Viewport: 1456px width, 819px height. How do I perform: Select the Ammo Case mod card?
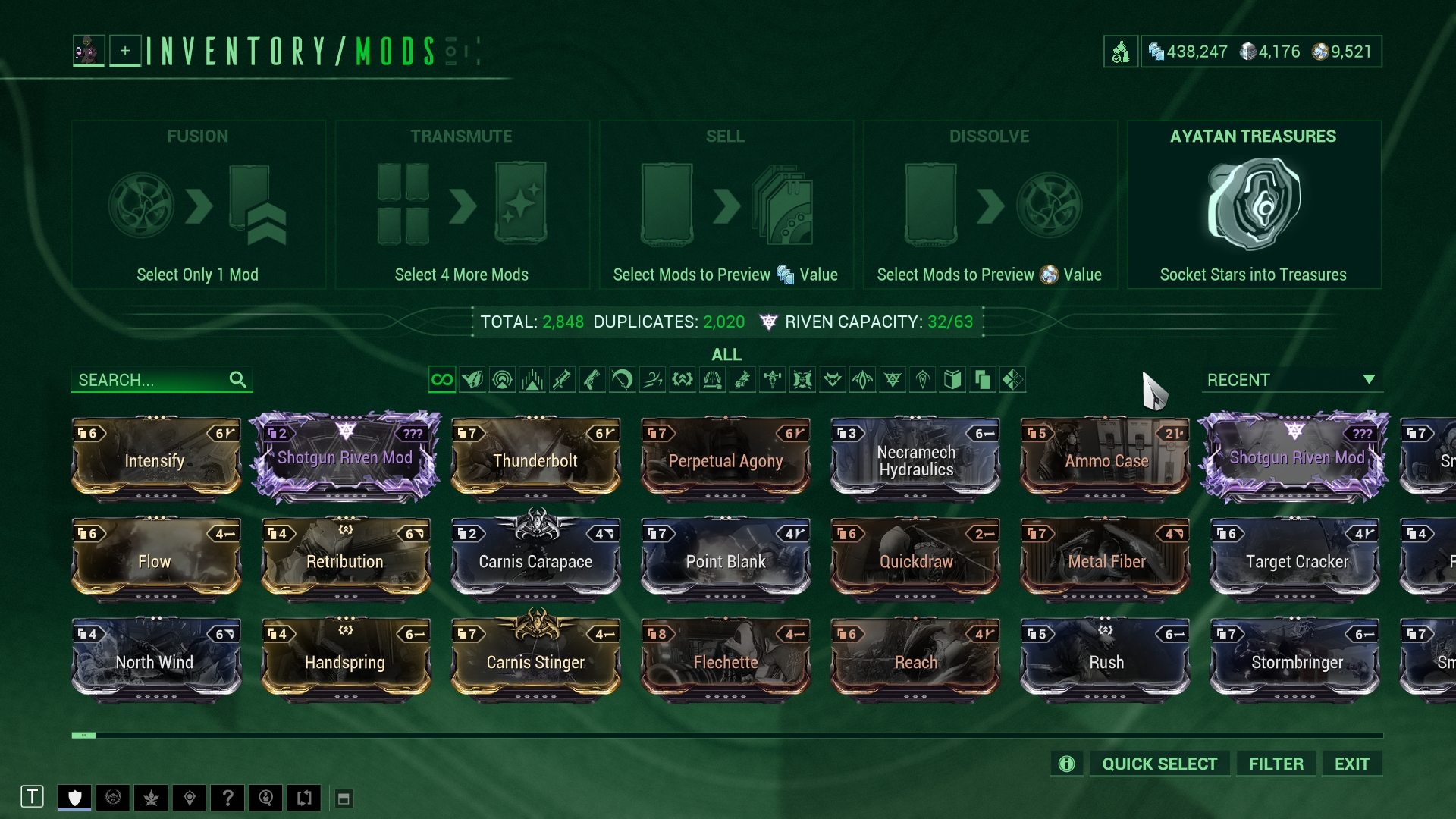tap(1105, 459)
